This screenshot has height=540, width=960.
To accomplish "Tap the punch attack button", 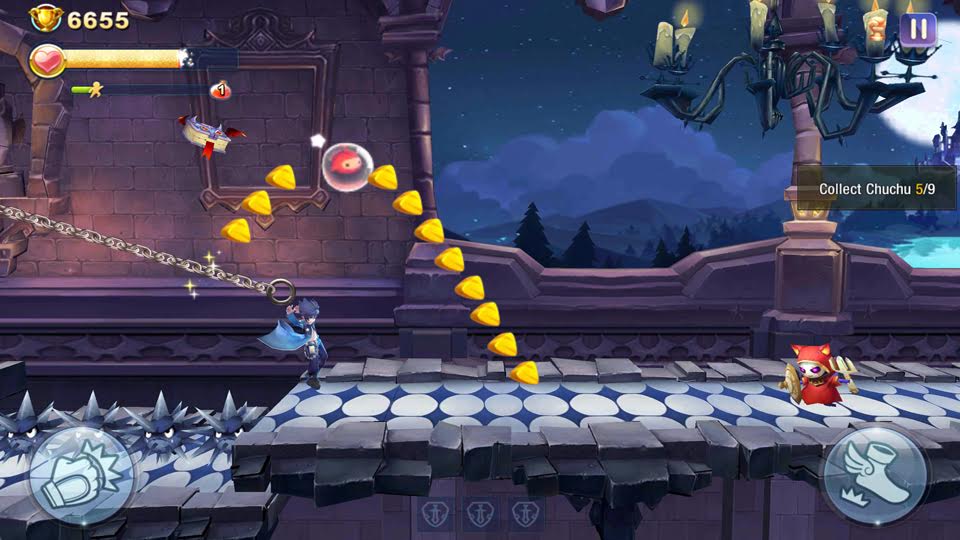I will [81, 476].
